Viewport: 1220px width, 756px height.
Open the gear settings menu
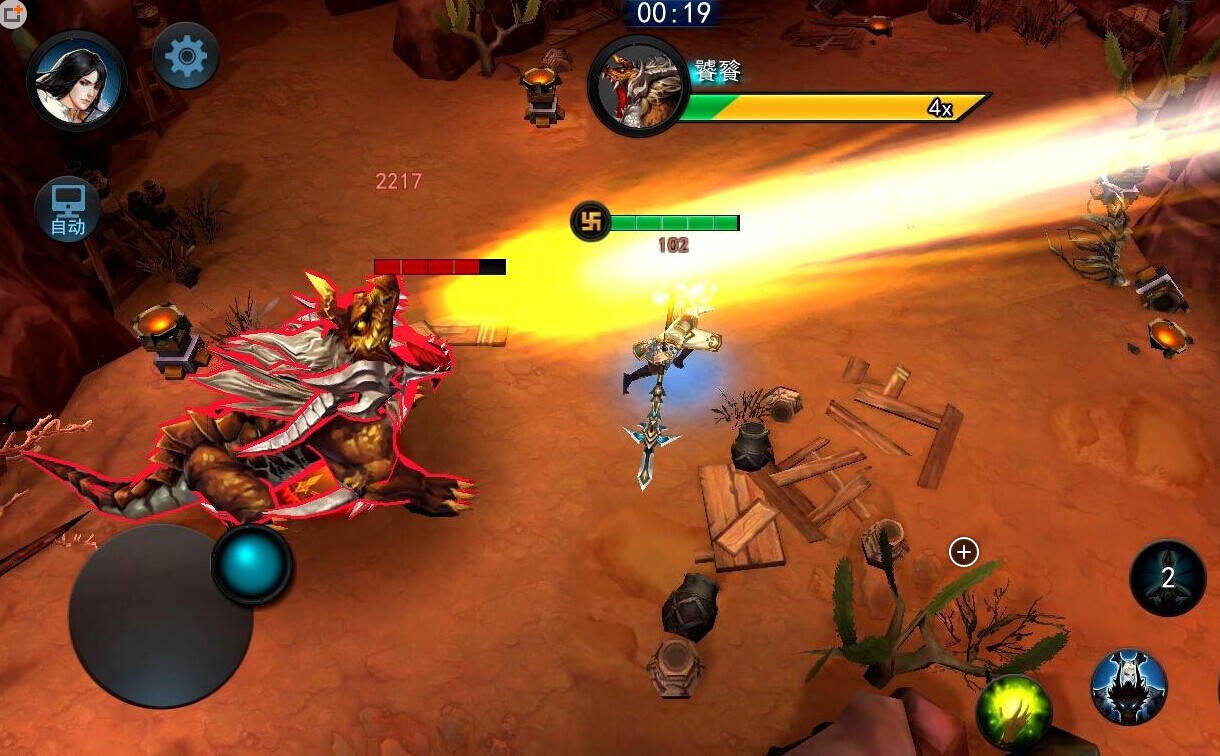point(186,56)
